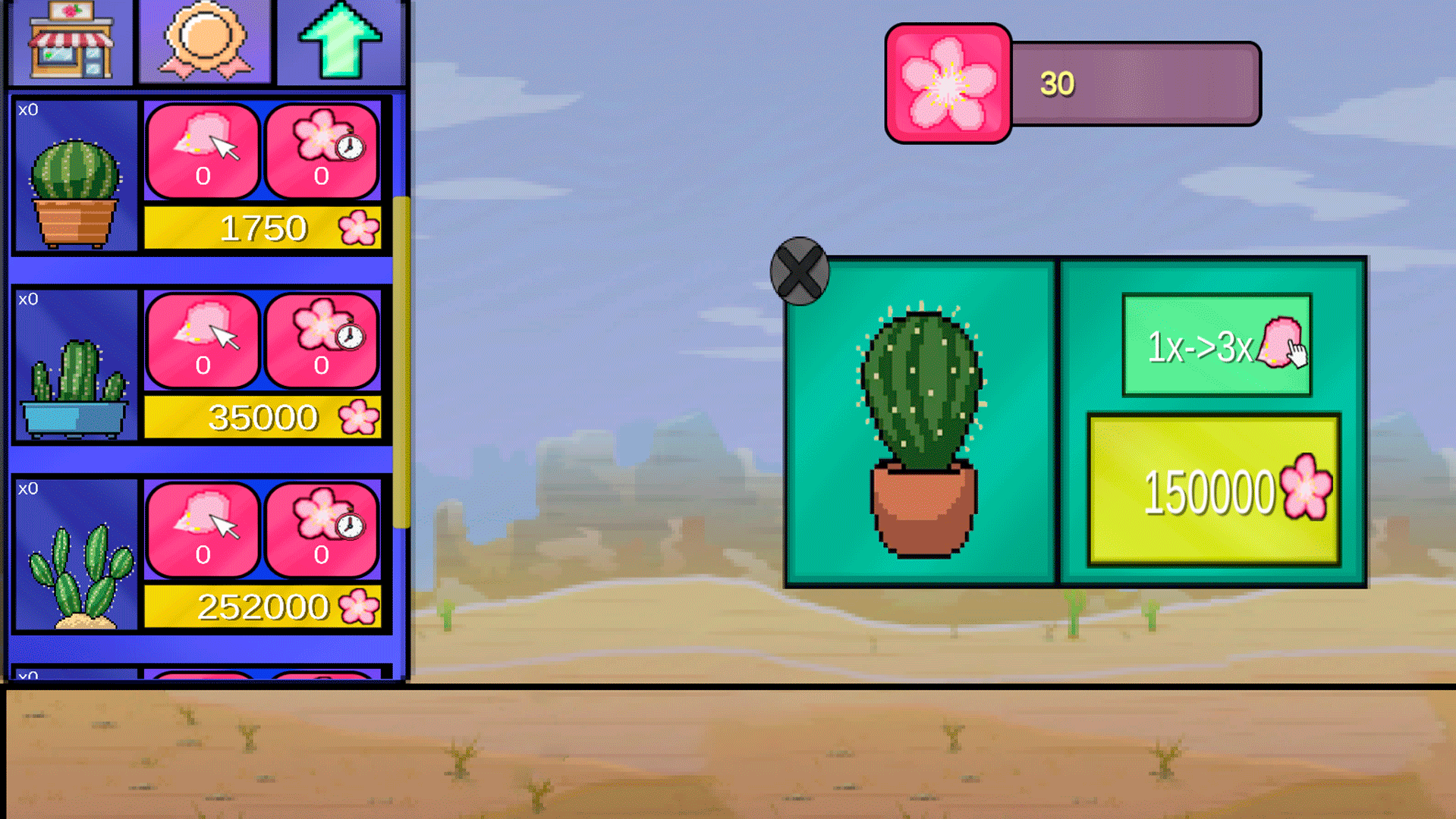
Task: Activate the 1x->3x multiplier upgrade
Action: point(1215,345)
